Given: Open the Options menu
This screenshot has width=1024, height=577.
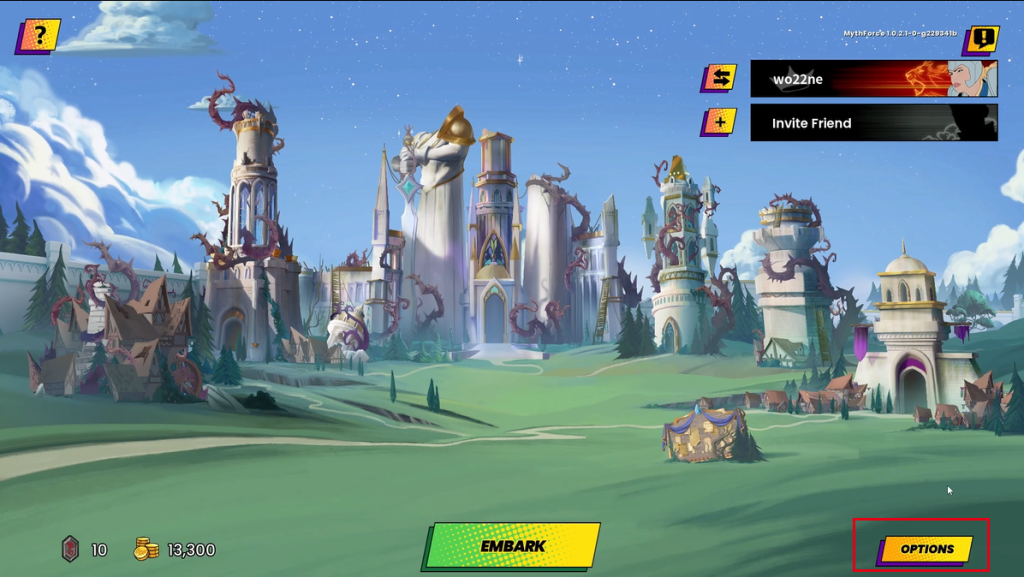Looking at the screenshot, I should 927,549.
